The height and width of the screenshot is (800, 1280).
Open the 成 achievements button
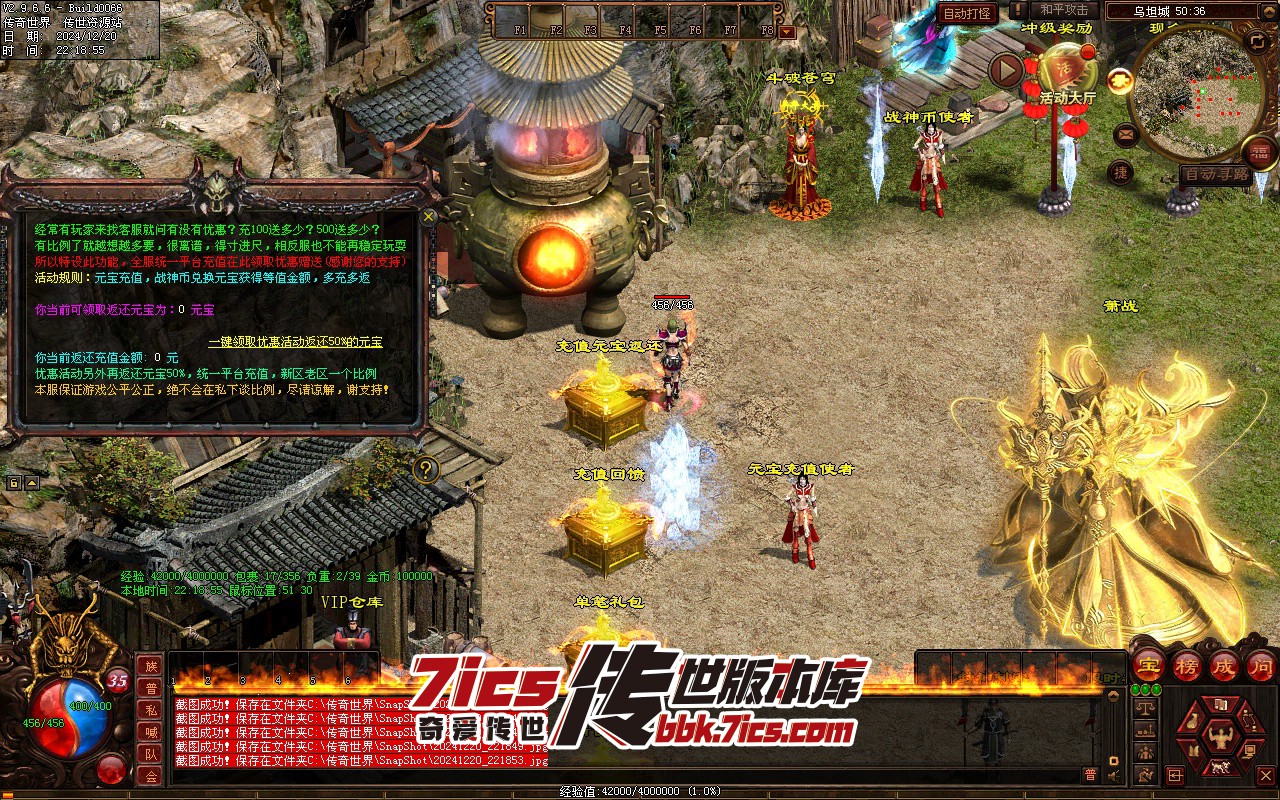pyautogui.click(x=1224, y=665)
